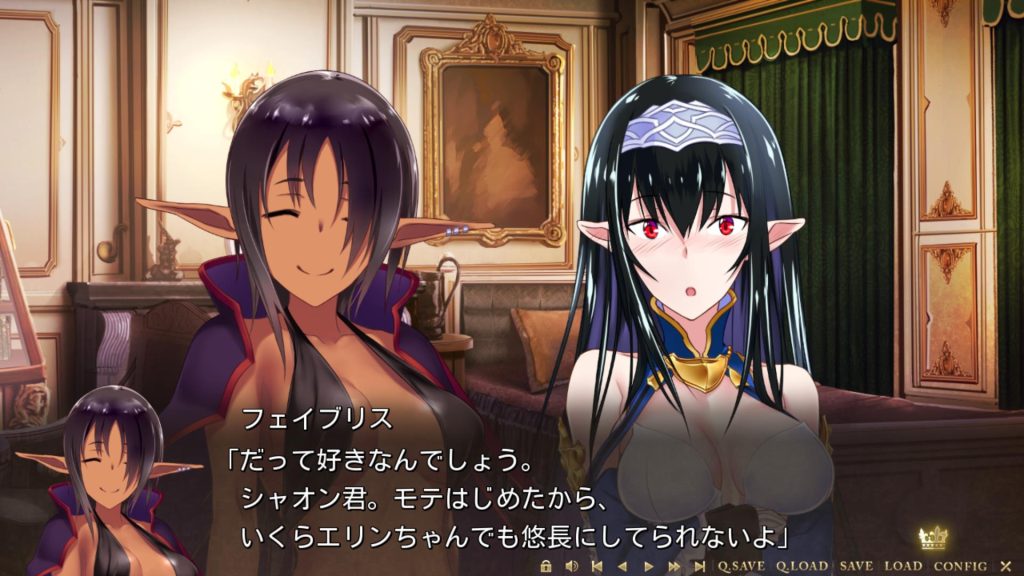The width and height of the screenshot is (1024, 576).
Task: Start auto-play with the play arrow
Action: tap(647, 566)
